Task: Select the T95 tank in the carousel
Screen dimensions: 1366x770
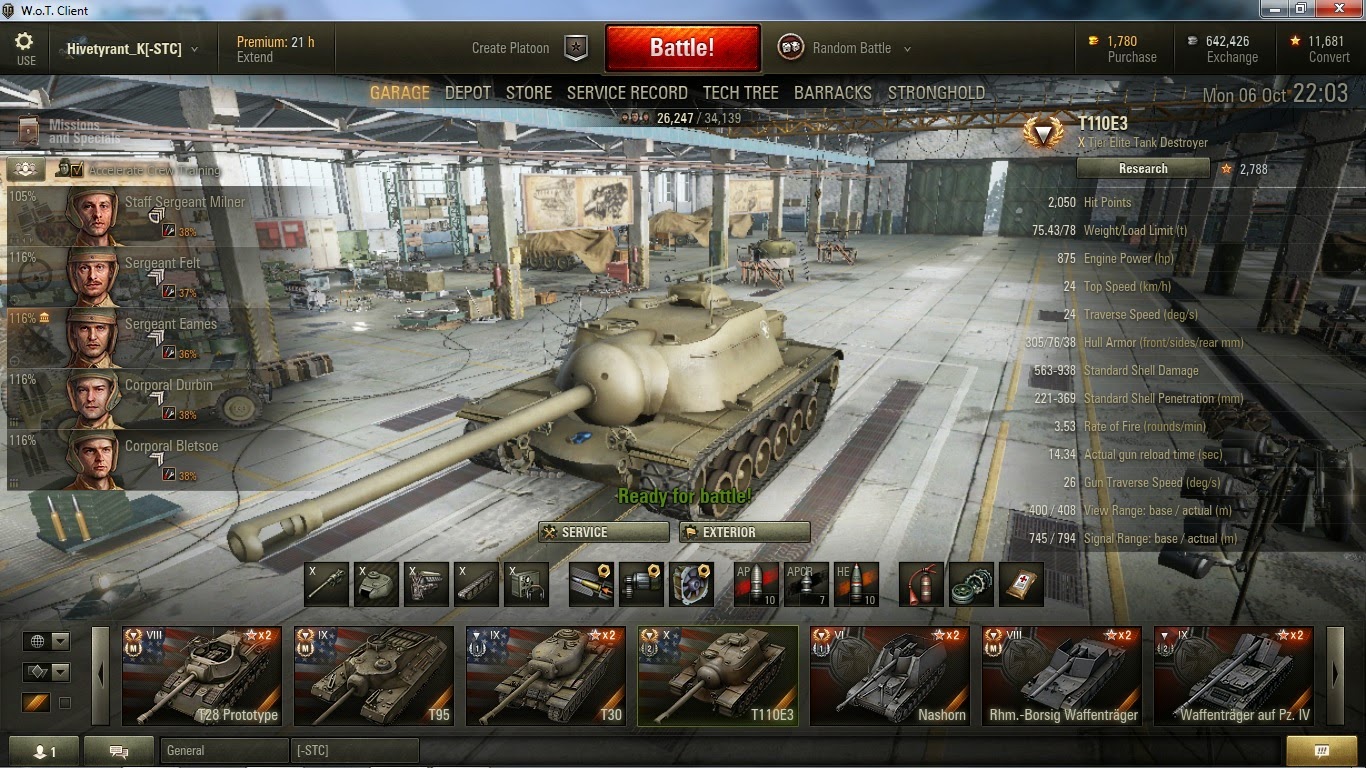Action: coord(373,675)
